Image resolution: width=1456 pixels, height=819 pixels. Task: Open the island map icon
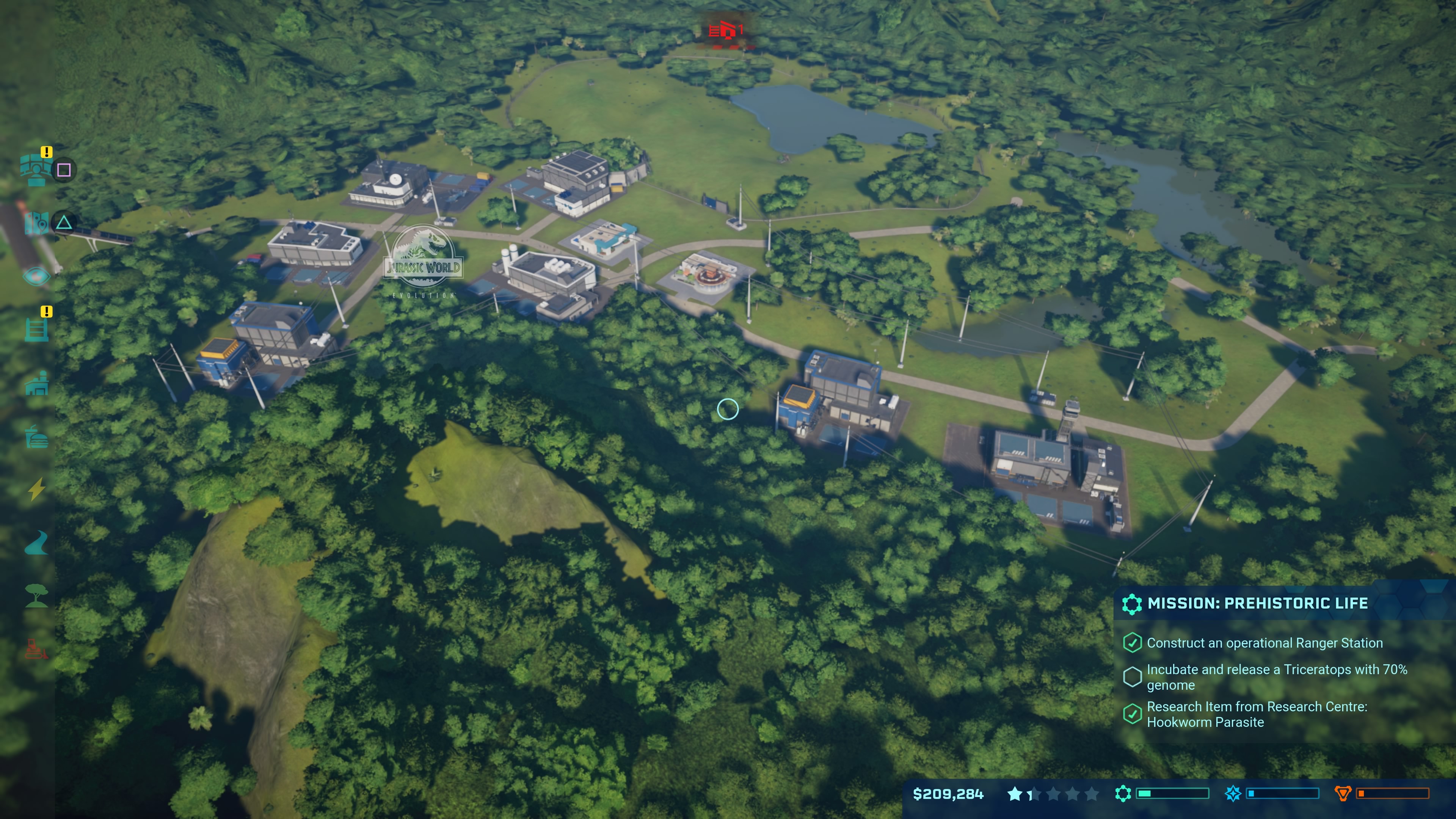(36, 223)
